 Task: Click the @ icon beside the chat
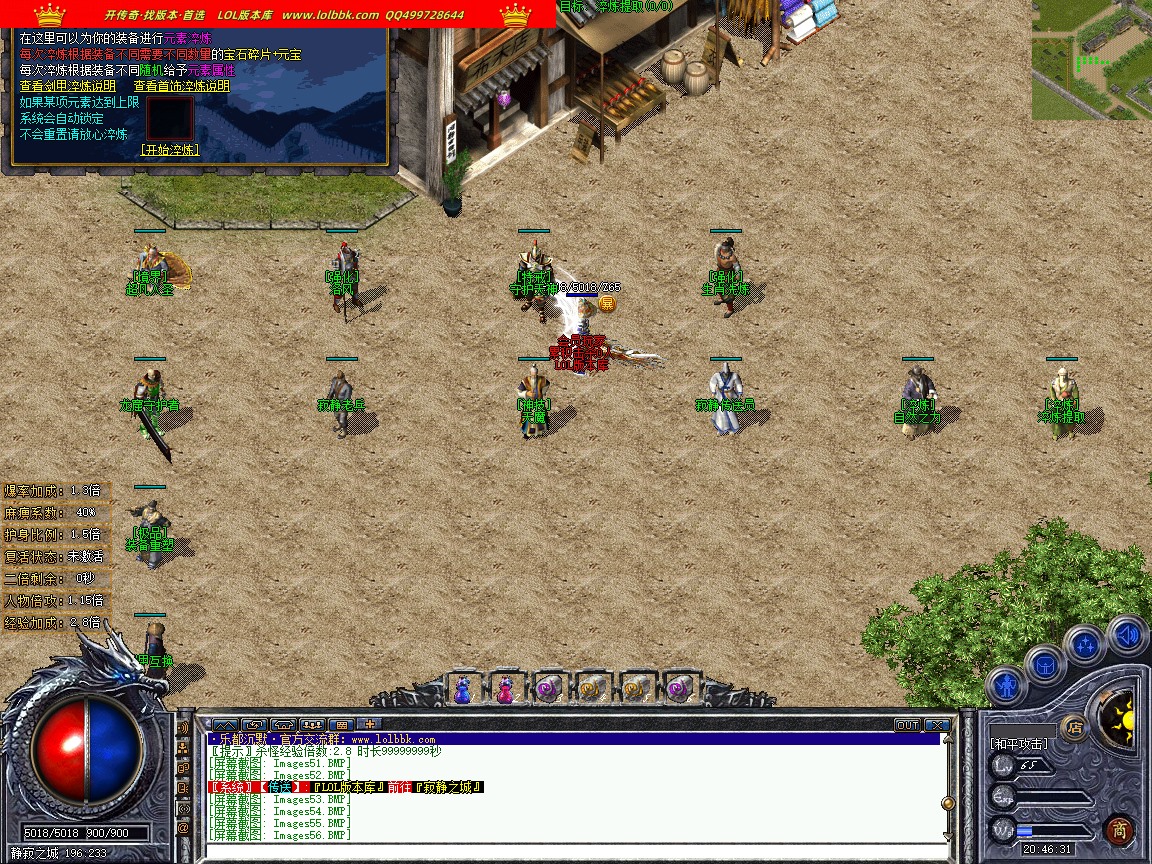click(x=184, y=828)
